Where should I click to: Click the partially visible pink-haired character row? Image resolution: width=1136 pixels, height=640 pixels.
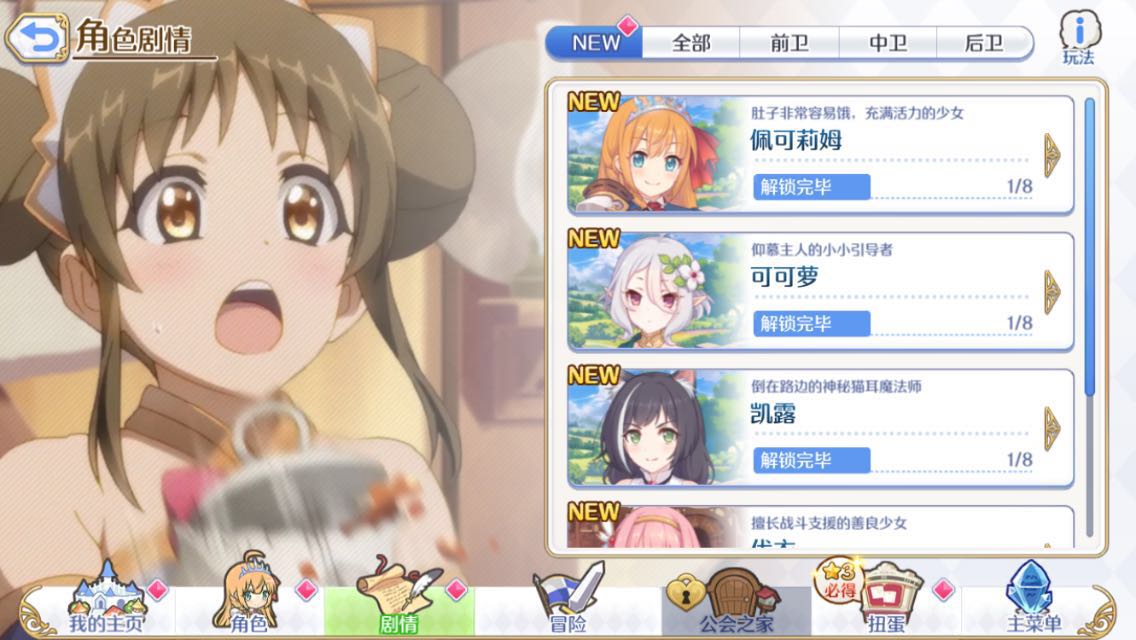820,527
